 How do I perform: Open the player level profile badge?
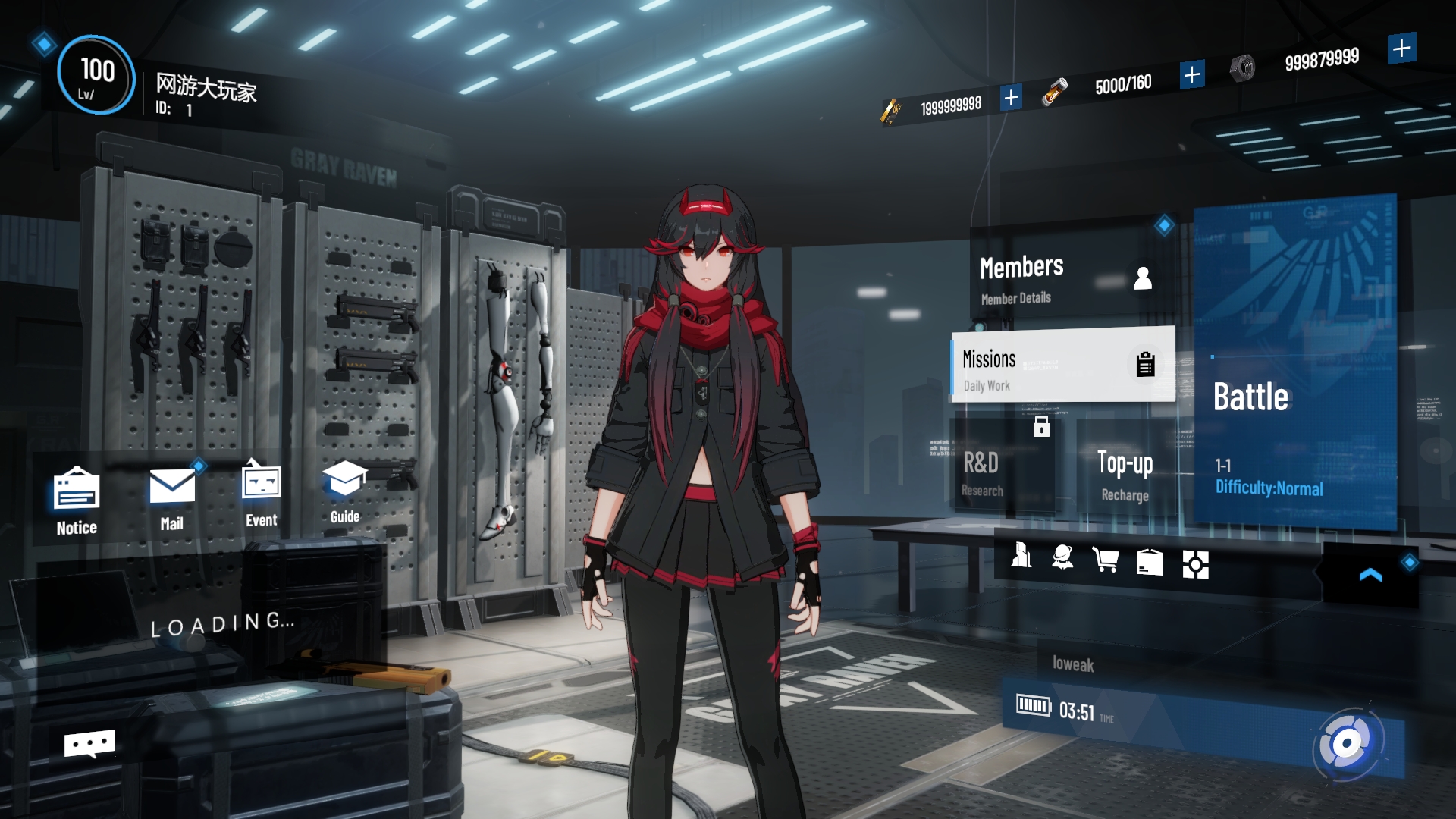click(96, 76)
